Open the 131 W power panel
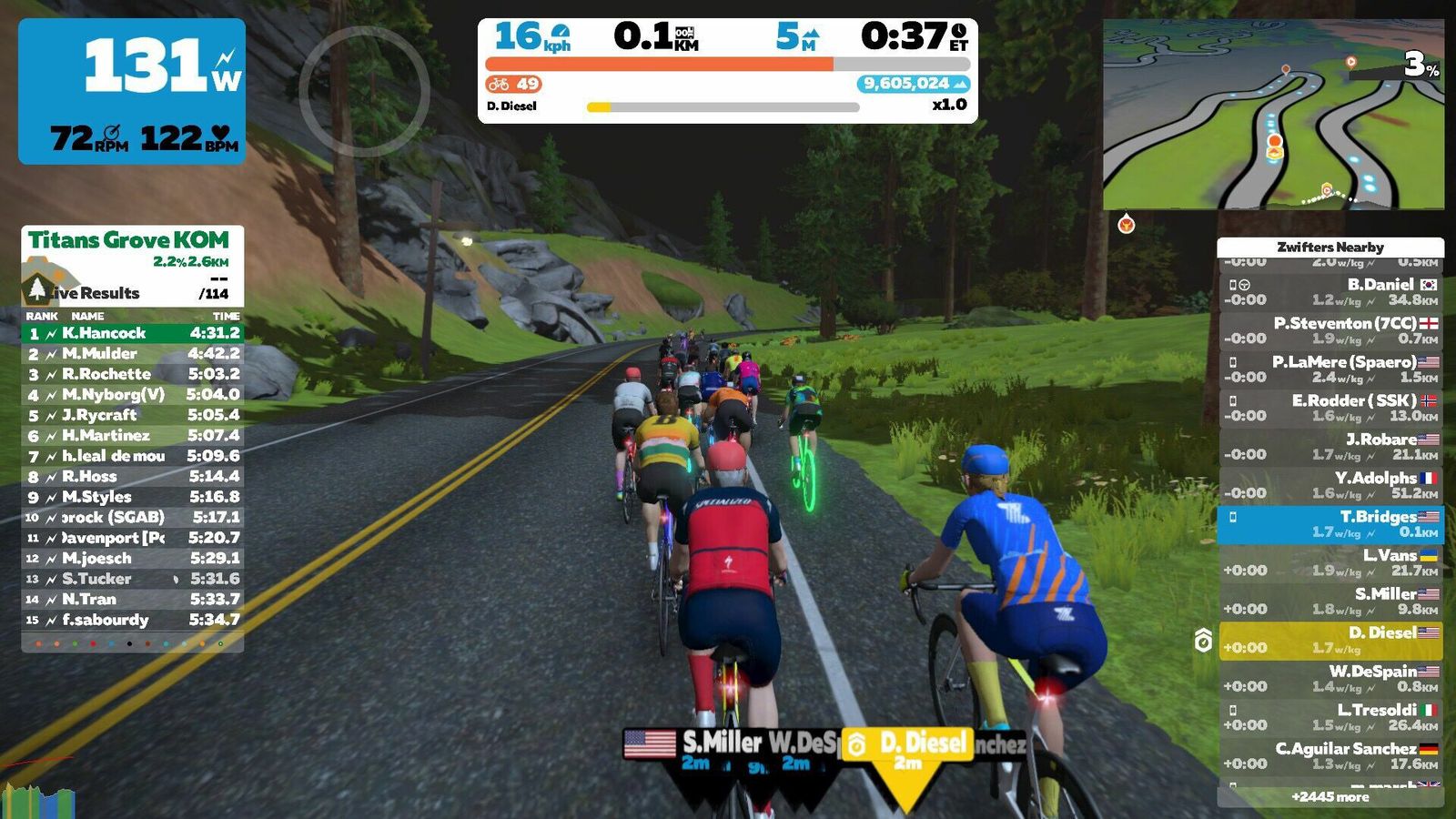The image size is (1456, 819). click(132, 91)
